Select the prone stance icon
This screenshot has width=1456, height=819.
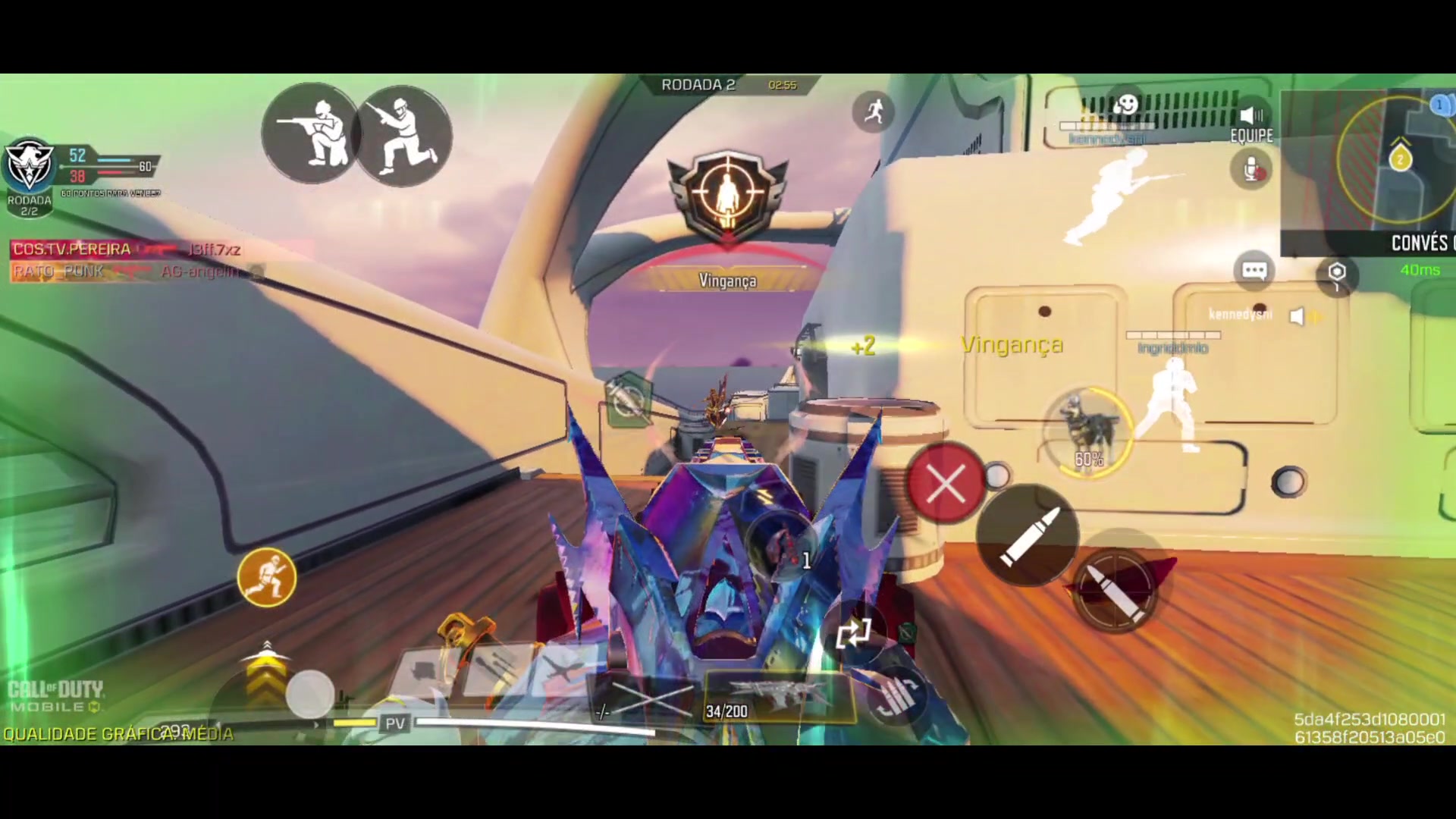click(309, 133)
